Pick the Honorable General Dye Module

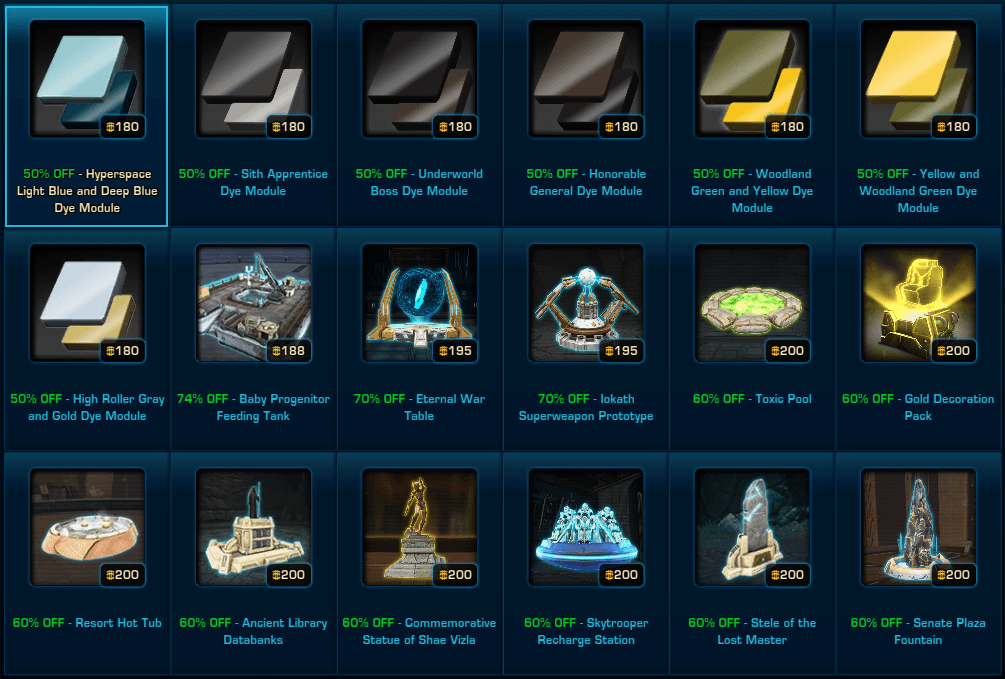(585, 80)
